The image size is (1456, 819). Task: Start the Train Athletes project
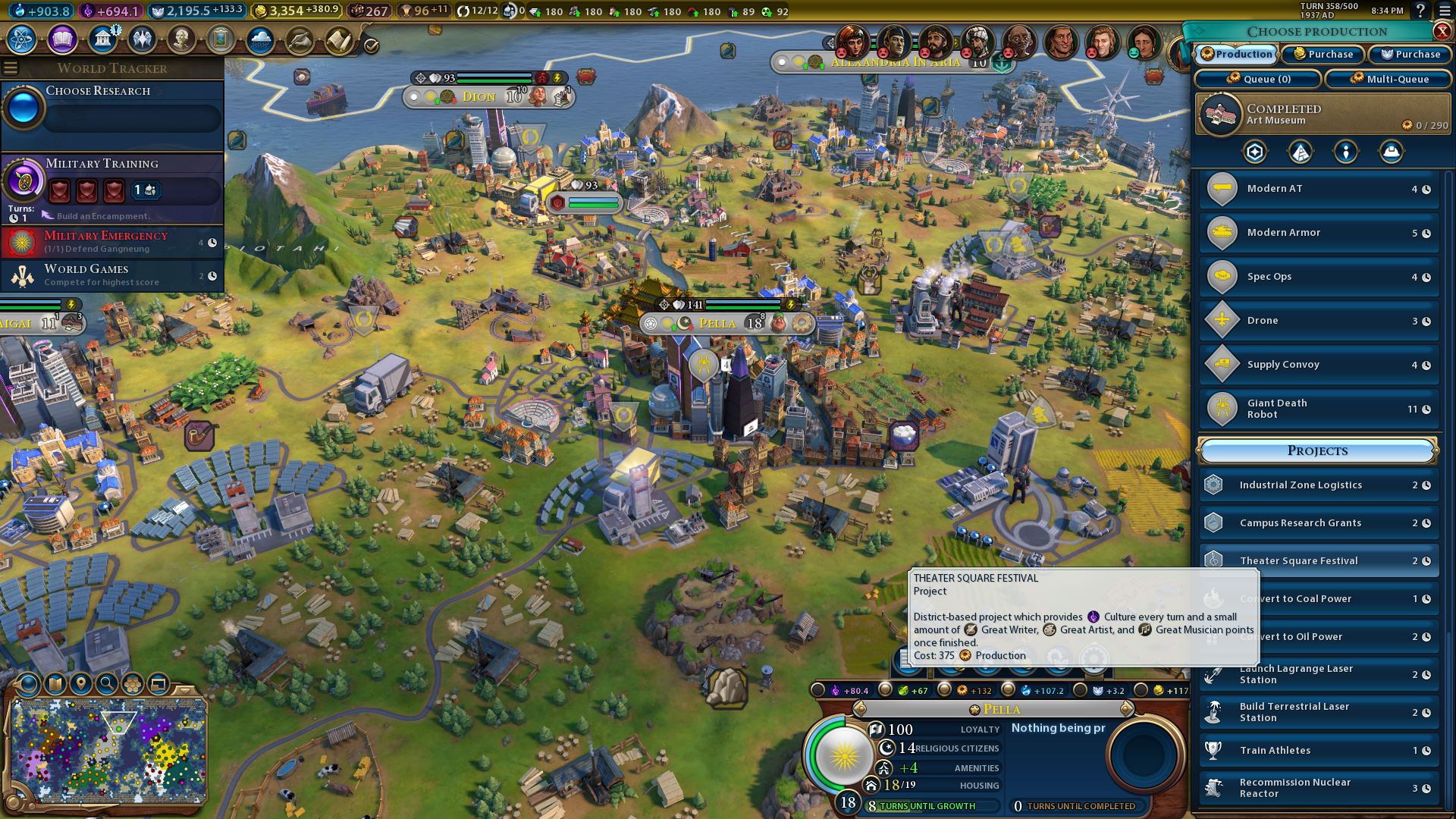coord(1318,751)
